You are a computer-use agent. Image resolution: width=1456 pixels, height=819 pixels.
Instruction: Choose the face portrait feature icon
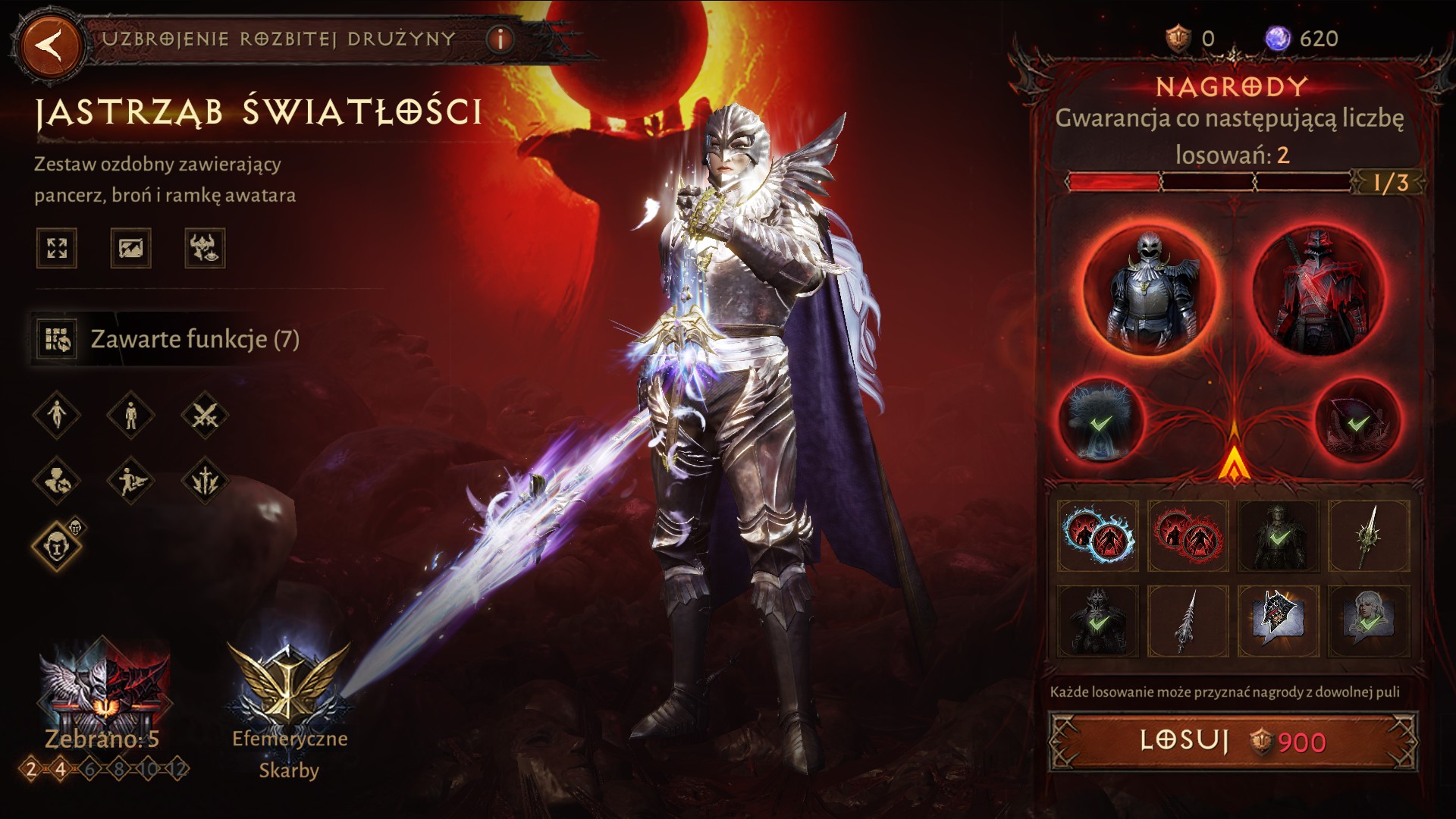57,545
